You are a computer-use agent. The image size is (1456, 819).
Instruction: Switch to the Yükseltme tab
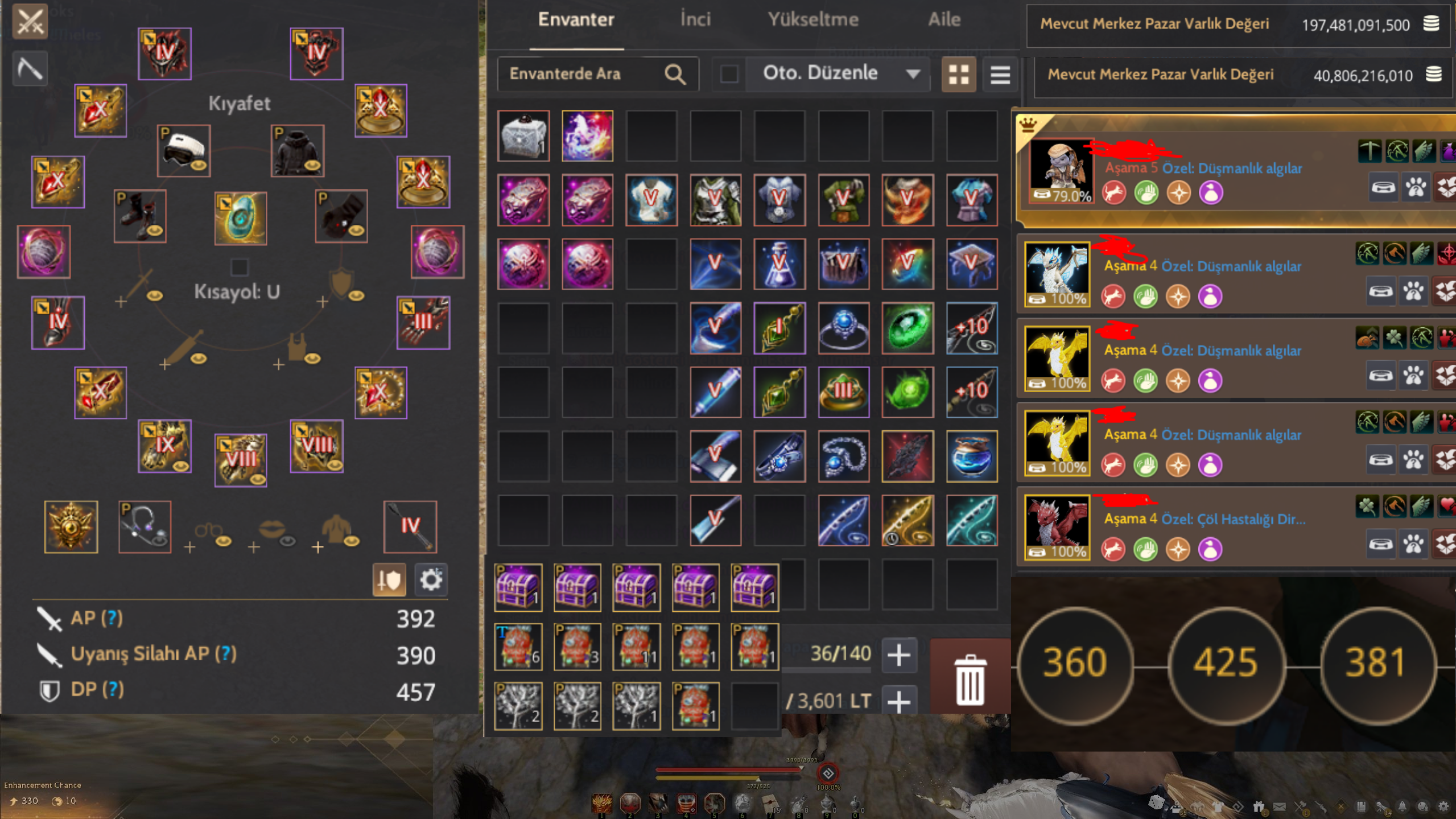pos(814,19)
